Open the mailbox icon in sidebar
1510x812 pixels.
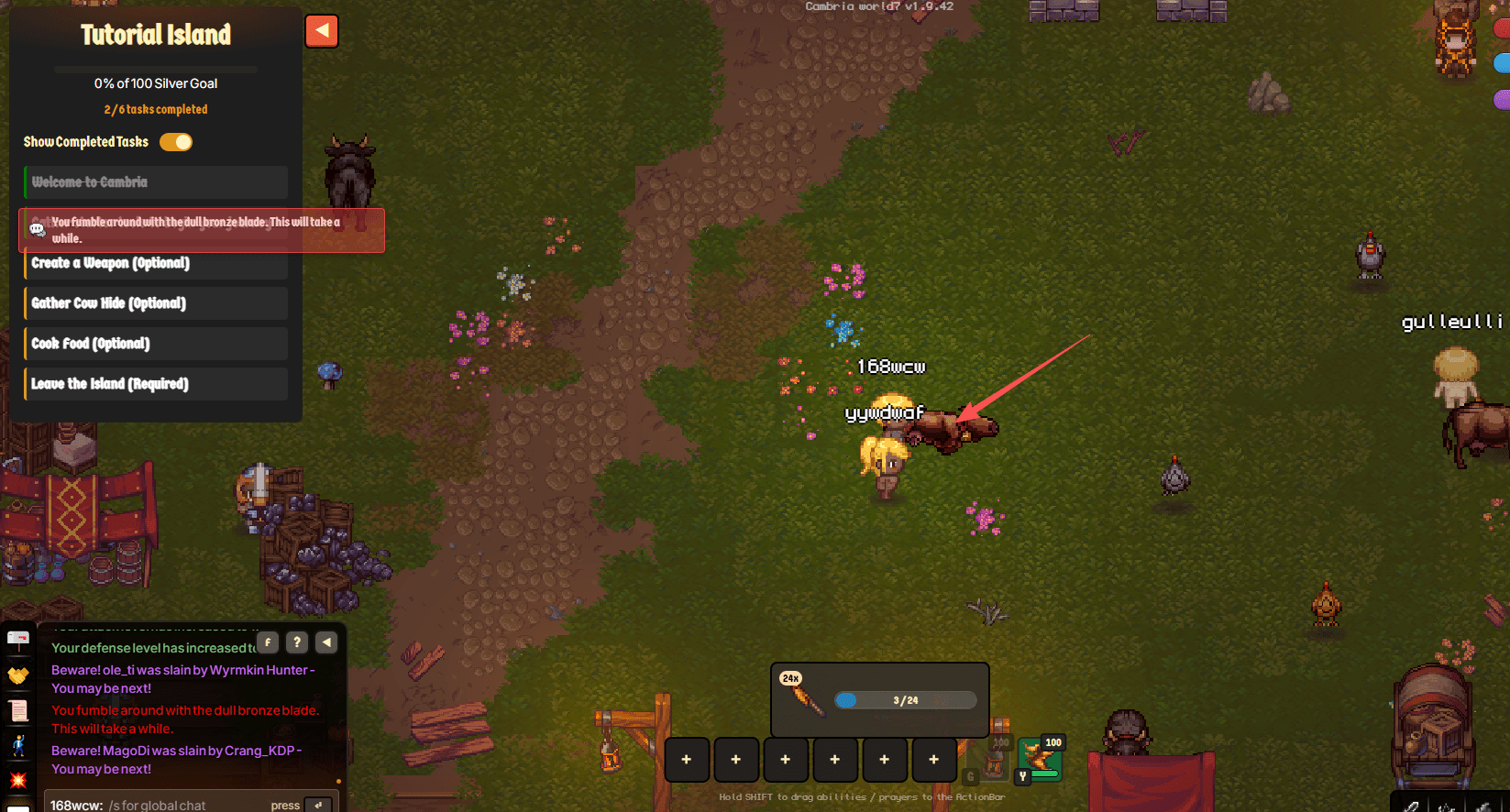point(18,639)
